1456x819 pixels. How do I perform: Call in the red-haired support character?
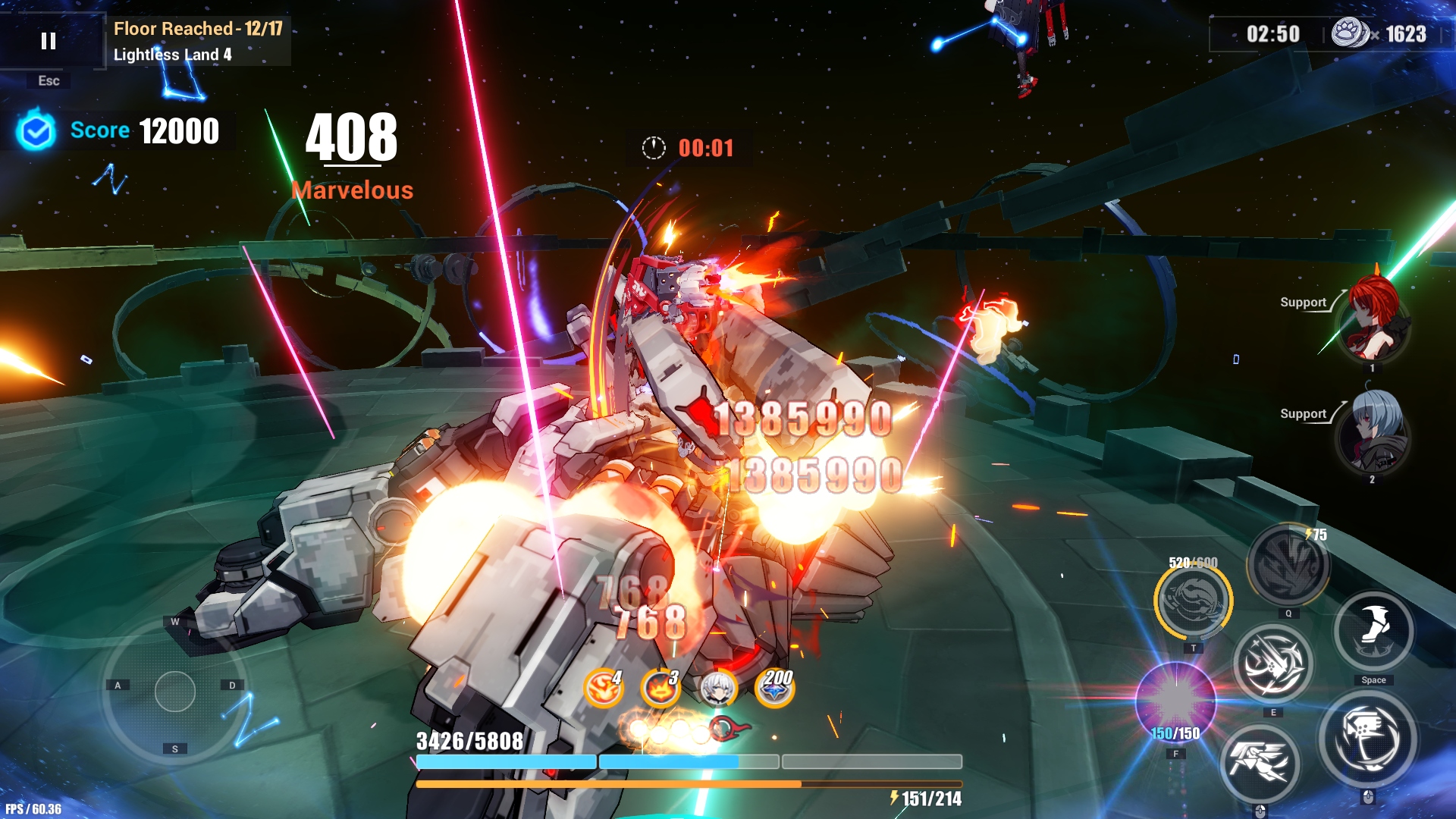pyautogui.click(x=1373, y=320)
